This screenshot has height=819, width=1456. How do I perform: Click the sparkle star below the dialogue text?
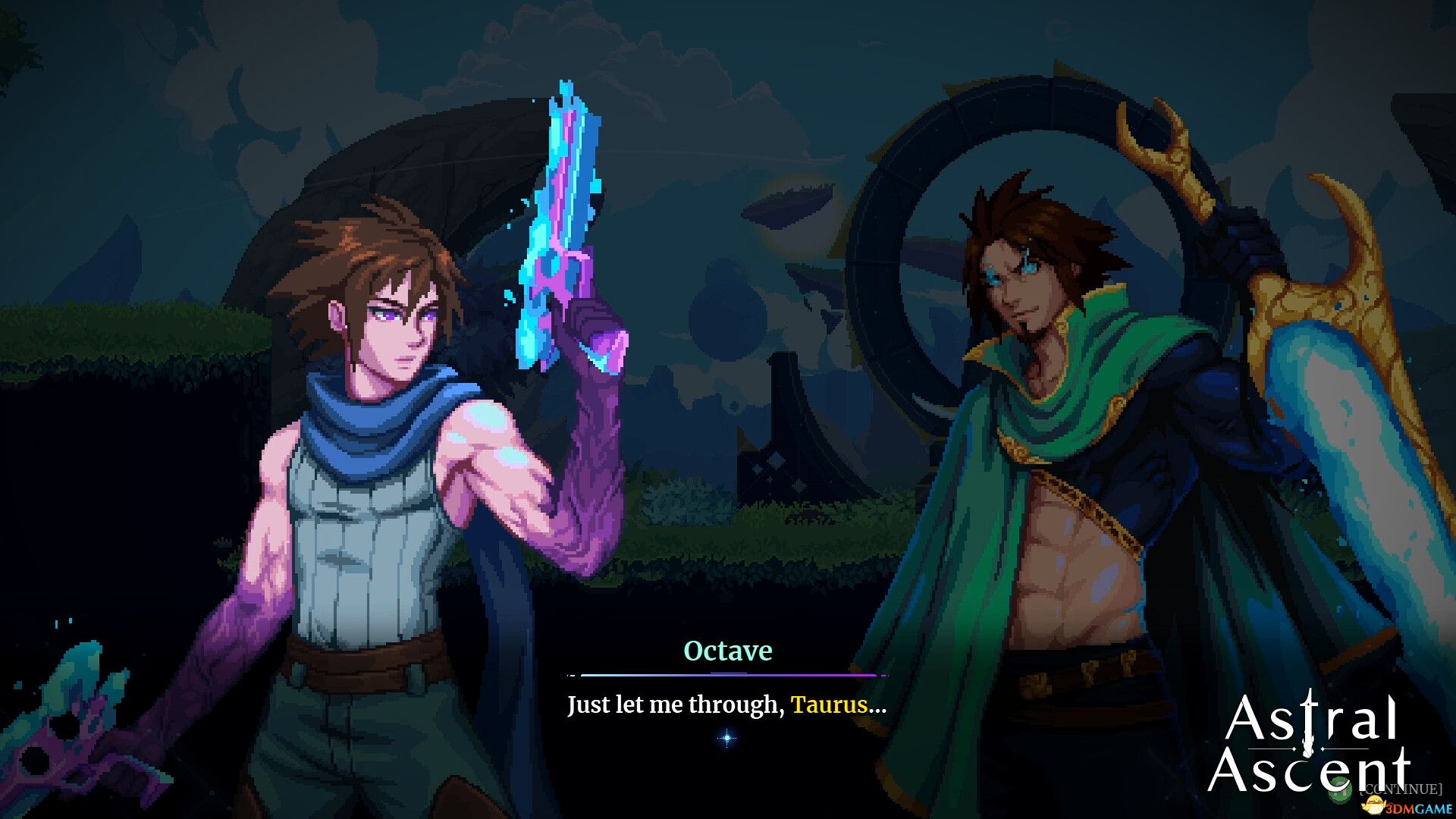(x=726, y=736)
